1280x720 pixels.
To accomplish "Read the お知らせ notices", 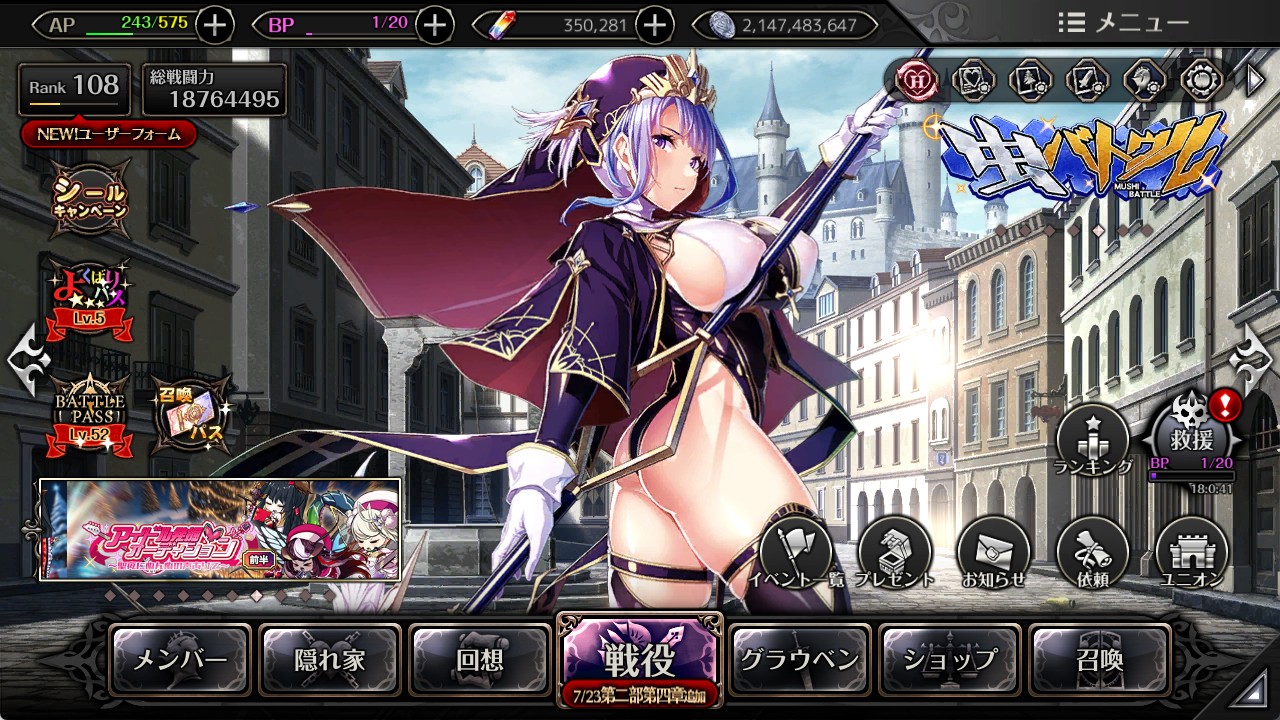I will point(994,553).
